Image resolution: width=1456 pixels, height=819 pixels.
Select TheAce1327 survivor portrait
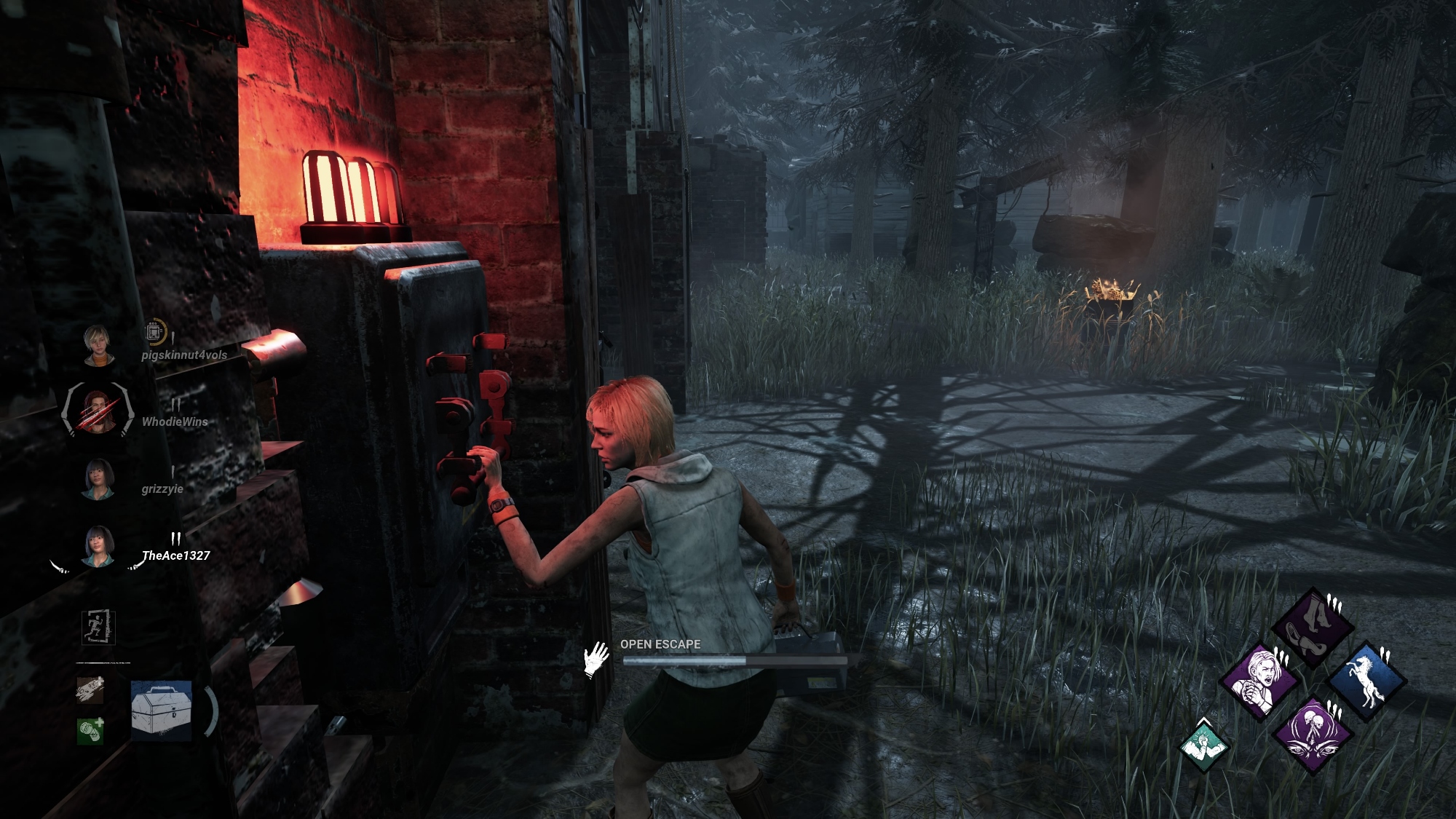[98, 546]
